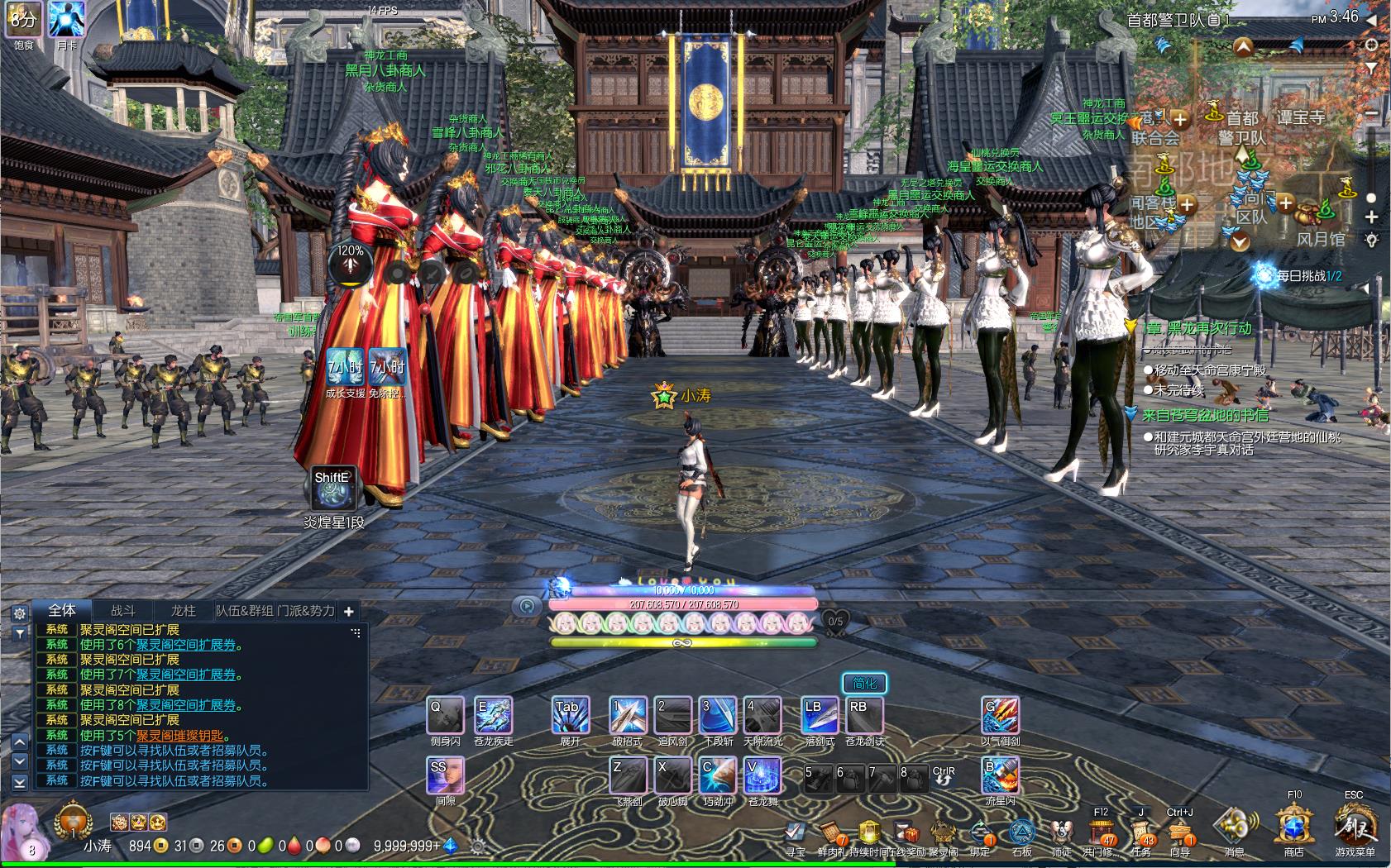
Task: Select the 月卡 monthly card icon
Action: pyautogui.click(x=66, y=19)
